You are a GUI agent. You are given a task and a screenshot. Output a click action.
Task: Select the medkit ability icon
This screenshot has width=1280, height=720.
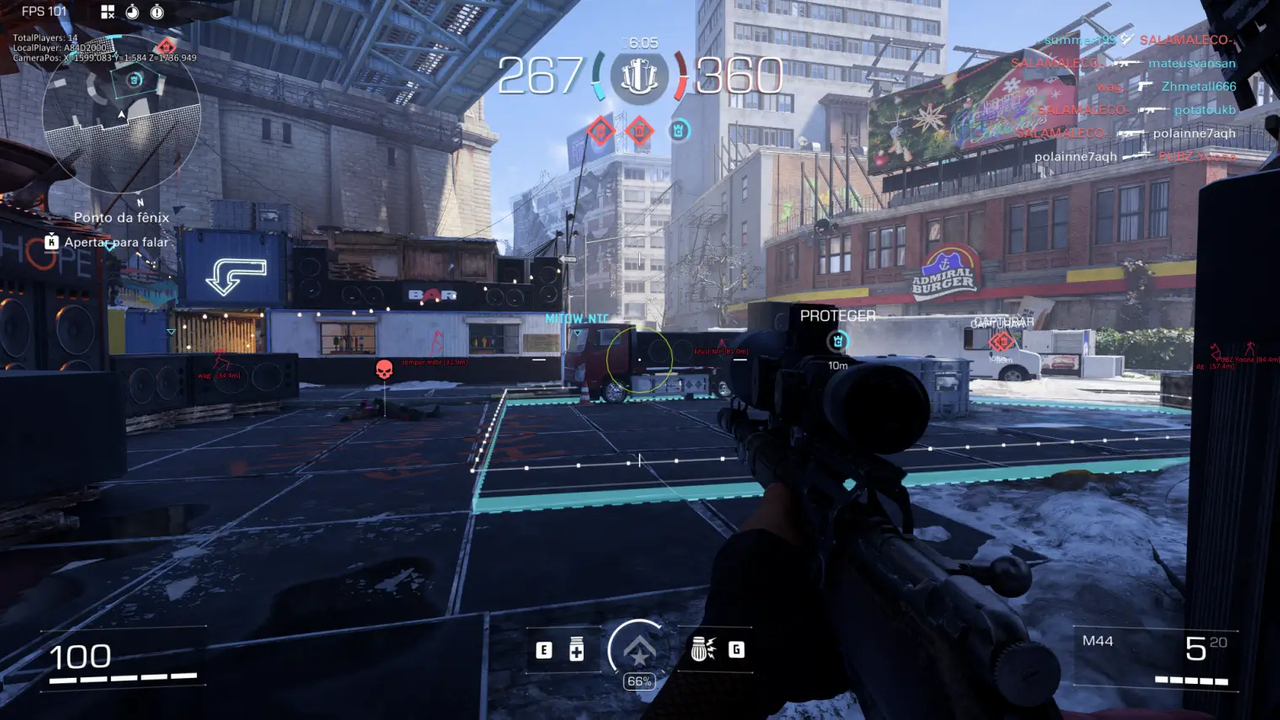click(576, 650)
